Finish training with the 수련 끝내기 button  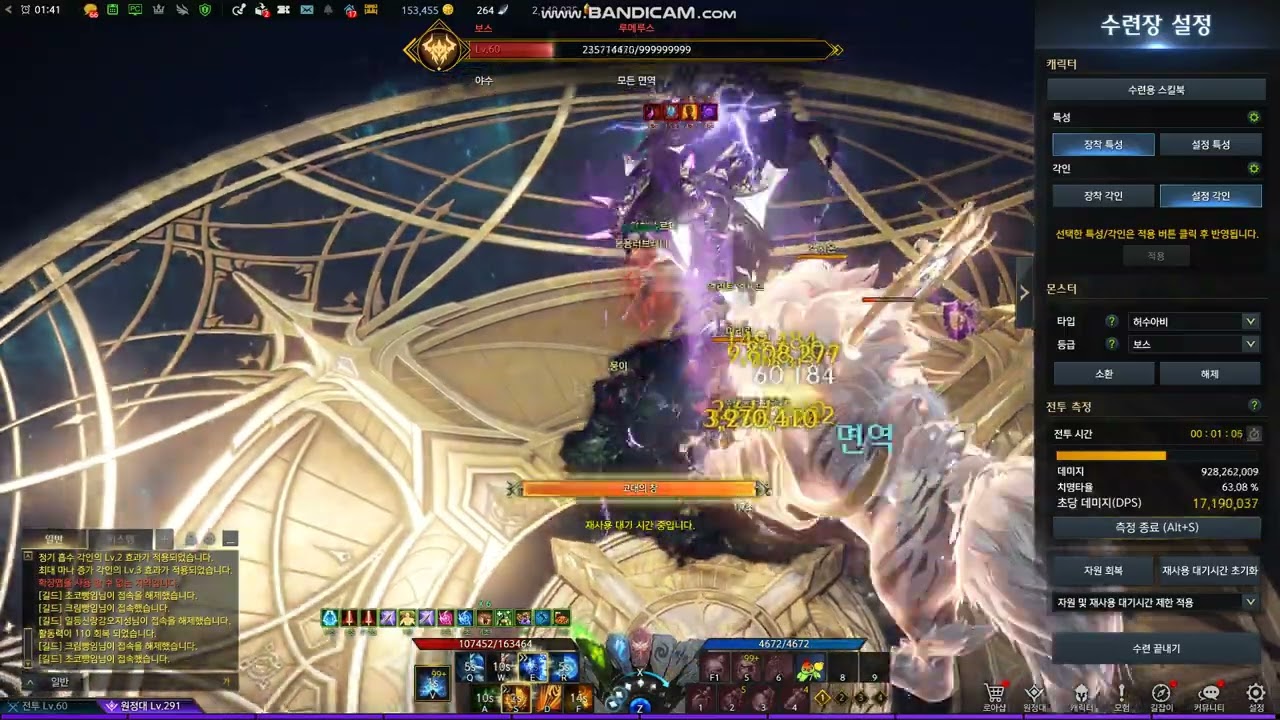[x=1155, y=648]
